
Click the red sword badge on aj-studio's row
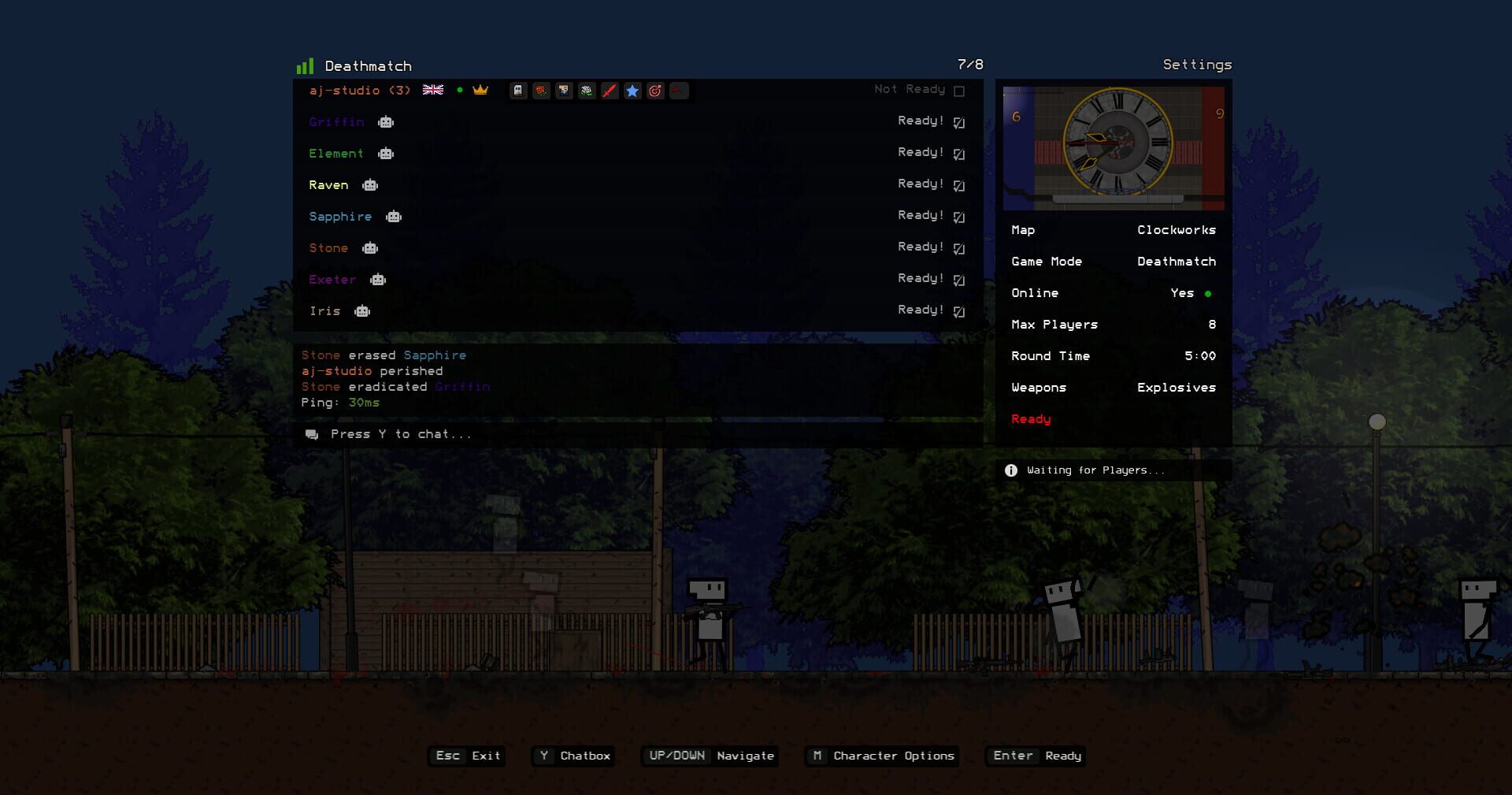610,91
